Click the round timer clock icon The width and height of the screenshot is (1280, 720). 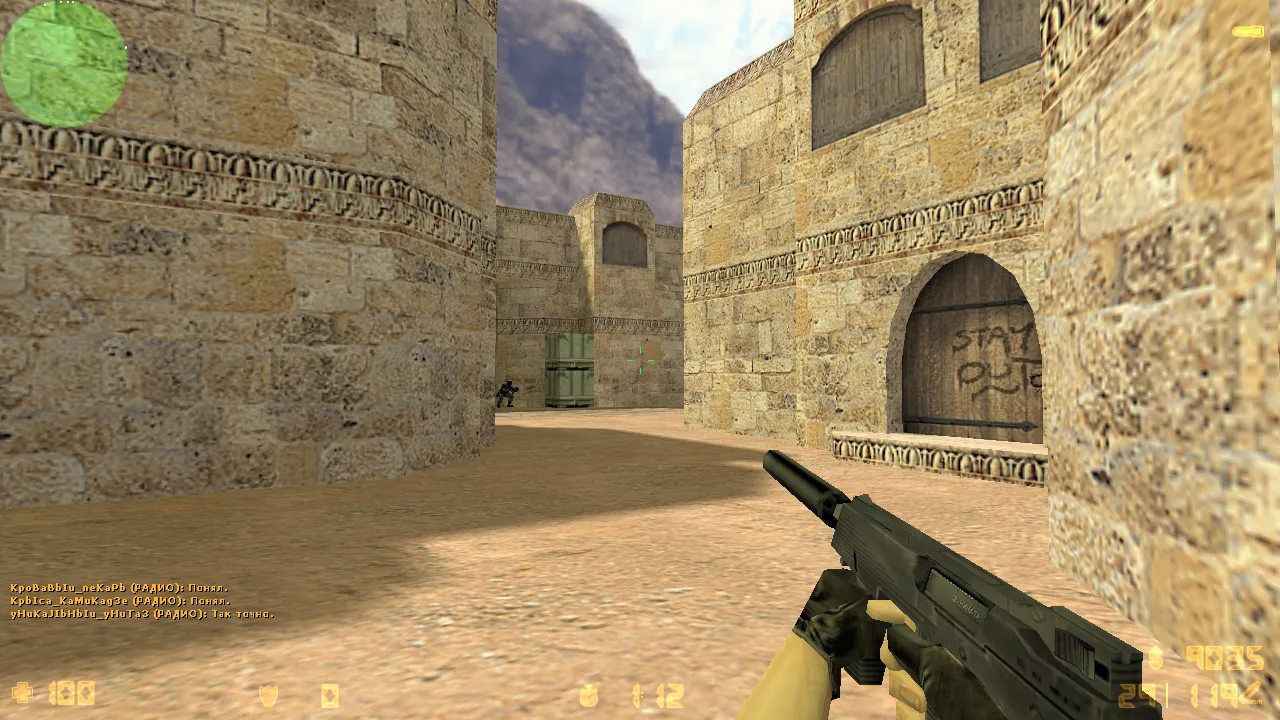coord(590,695)
